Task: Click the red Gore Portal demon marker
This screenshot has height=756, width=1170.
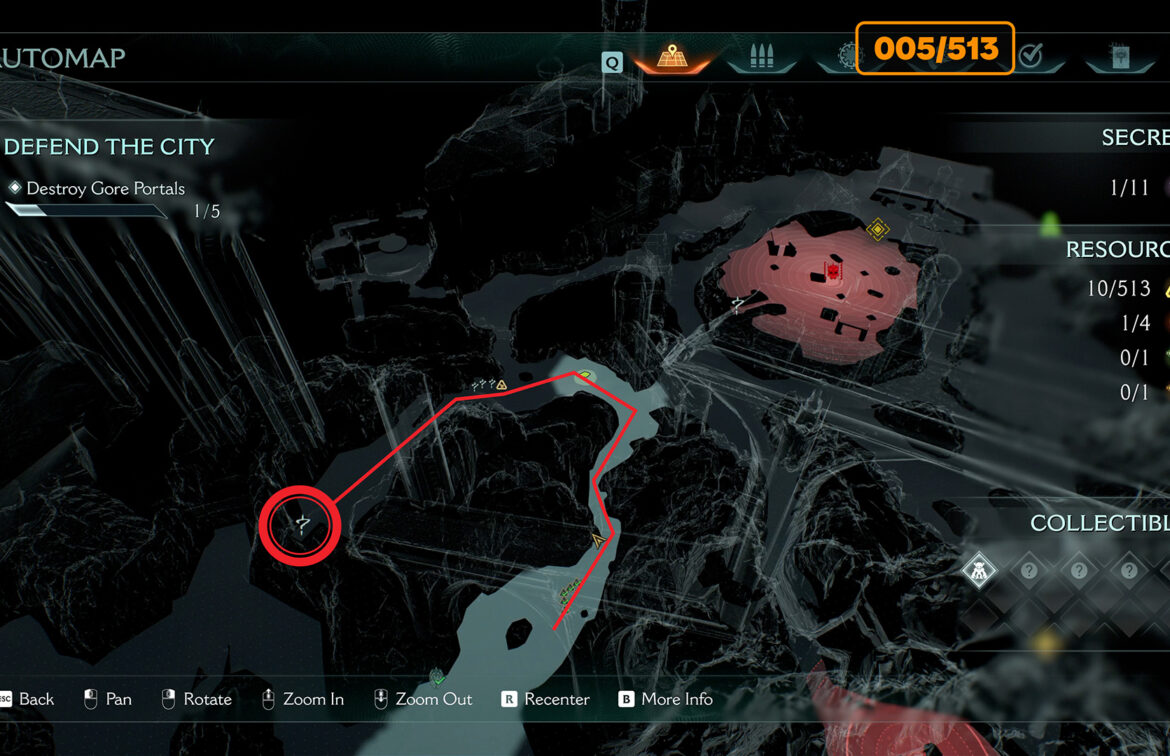Action: [832, 271]
